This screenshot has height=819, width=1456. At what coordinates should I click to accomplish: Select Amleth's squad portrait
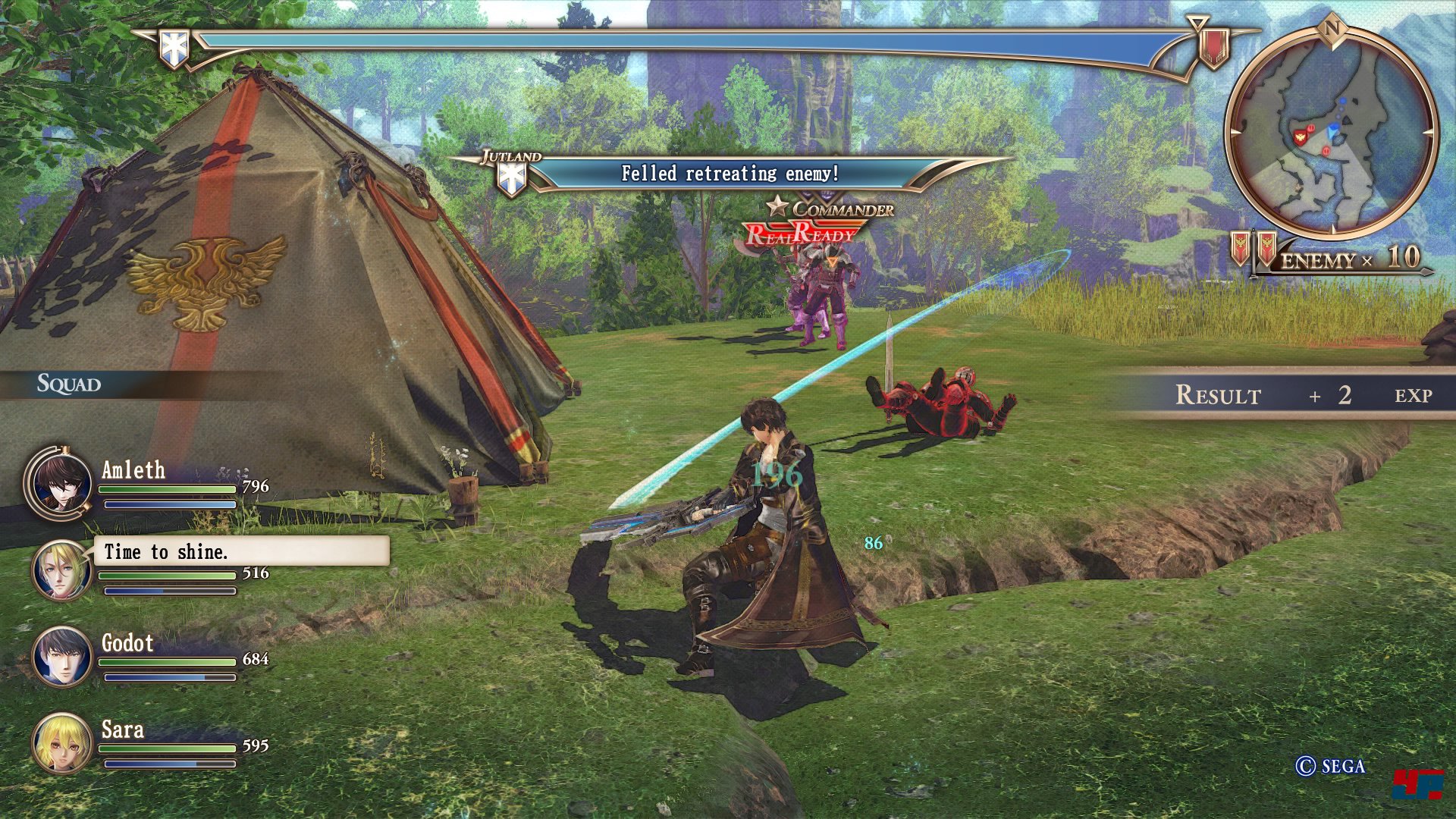61,482
